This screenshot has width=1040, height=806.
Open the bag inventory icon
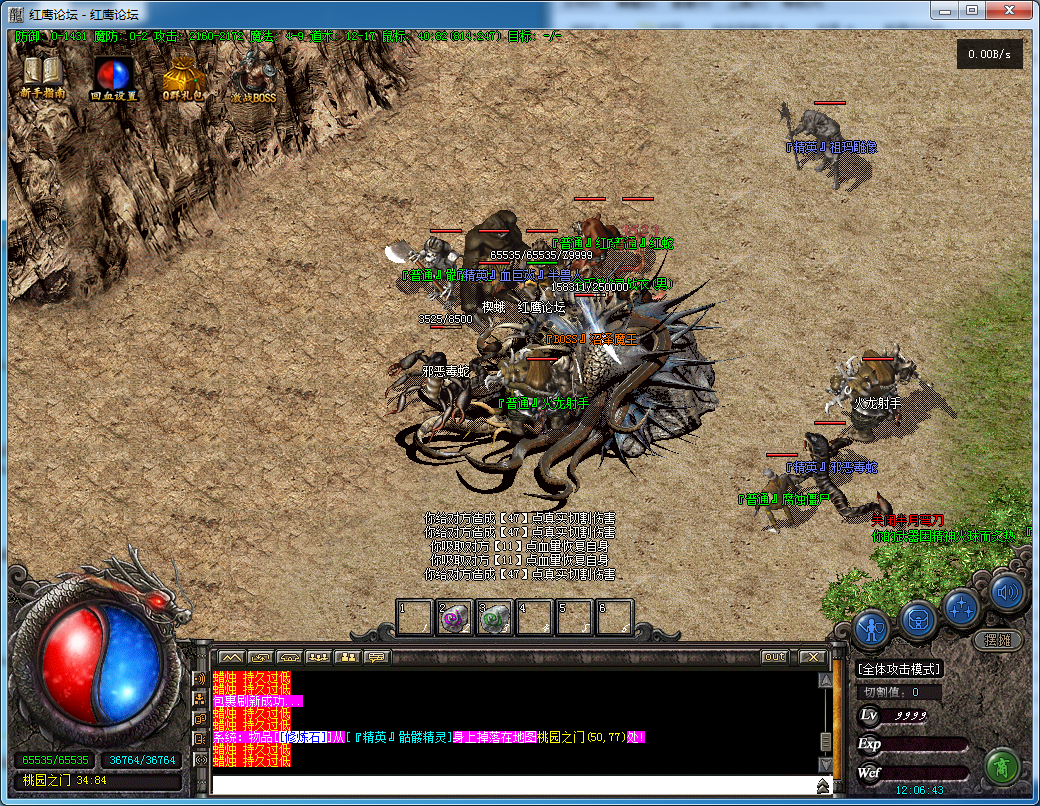pos(918,618)
